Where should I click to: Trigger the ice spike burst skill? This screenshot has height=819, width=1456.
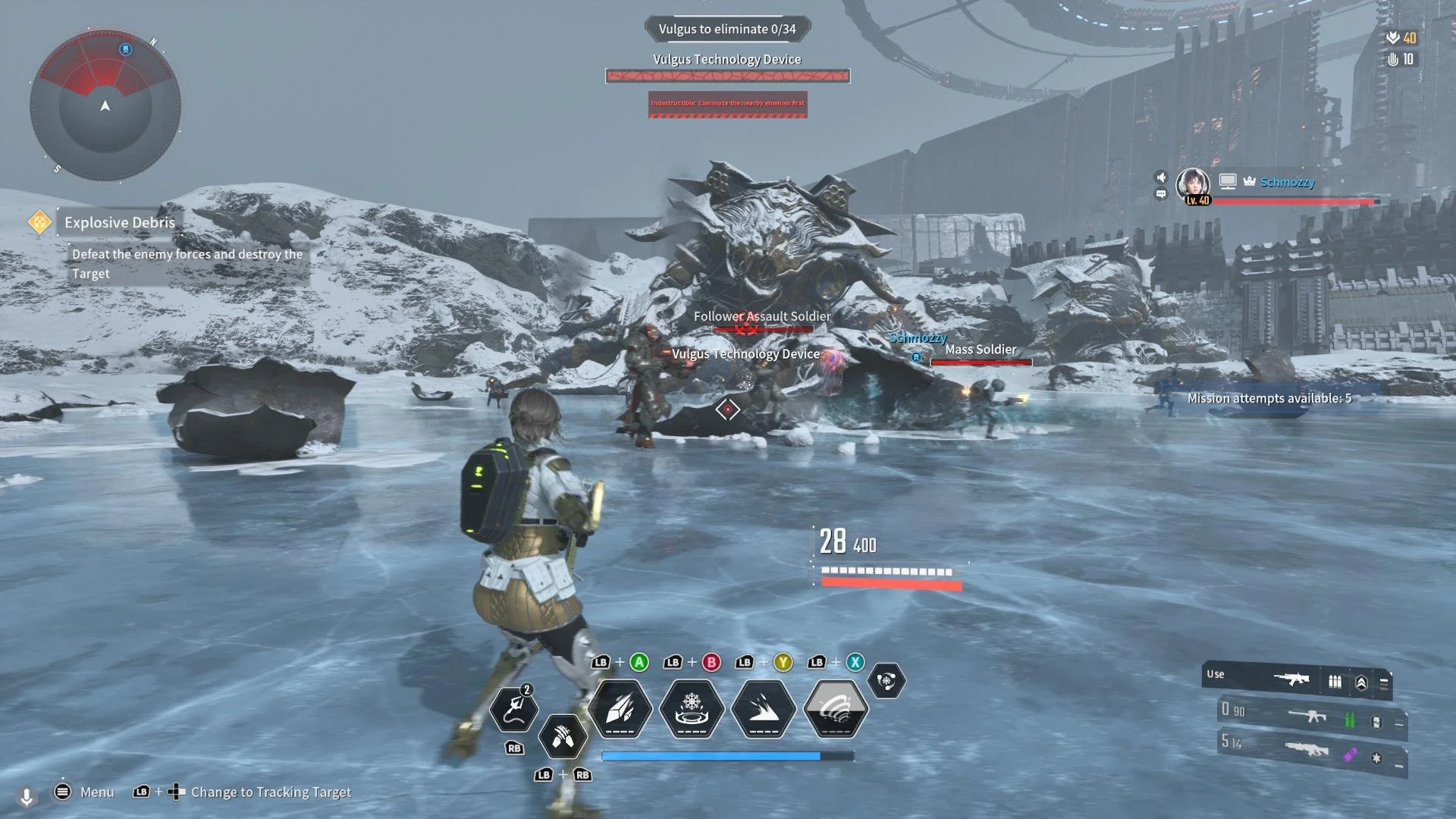764,709
